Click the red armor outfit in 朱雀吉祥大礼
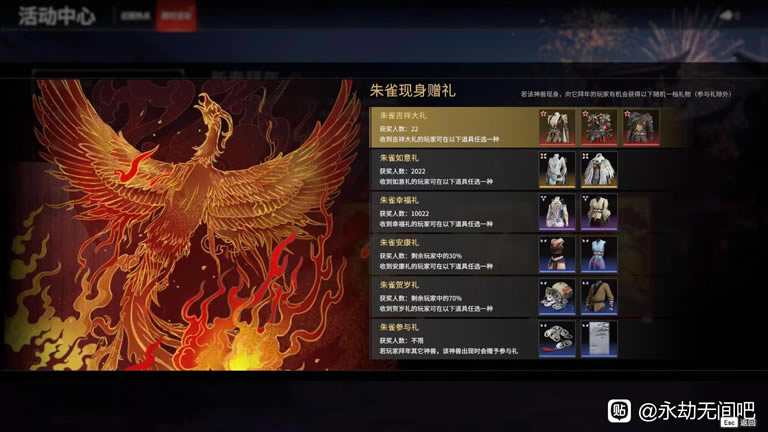The width and height of the screenshot is (768, 432). point(599,127)
